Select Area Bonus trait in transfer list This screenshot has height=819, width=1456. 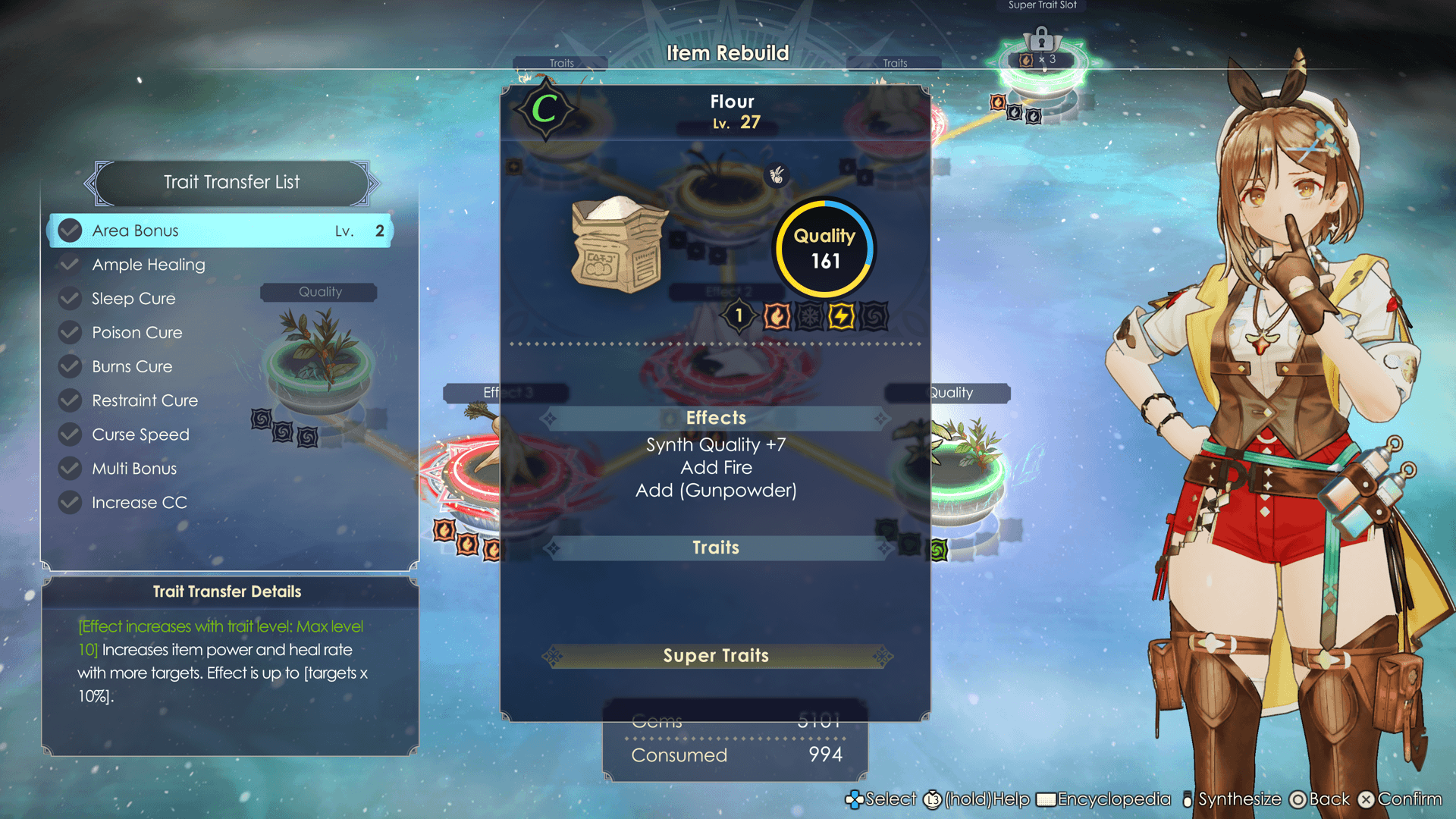click(x=220, y=231)
